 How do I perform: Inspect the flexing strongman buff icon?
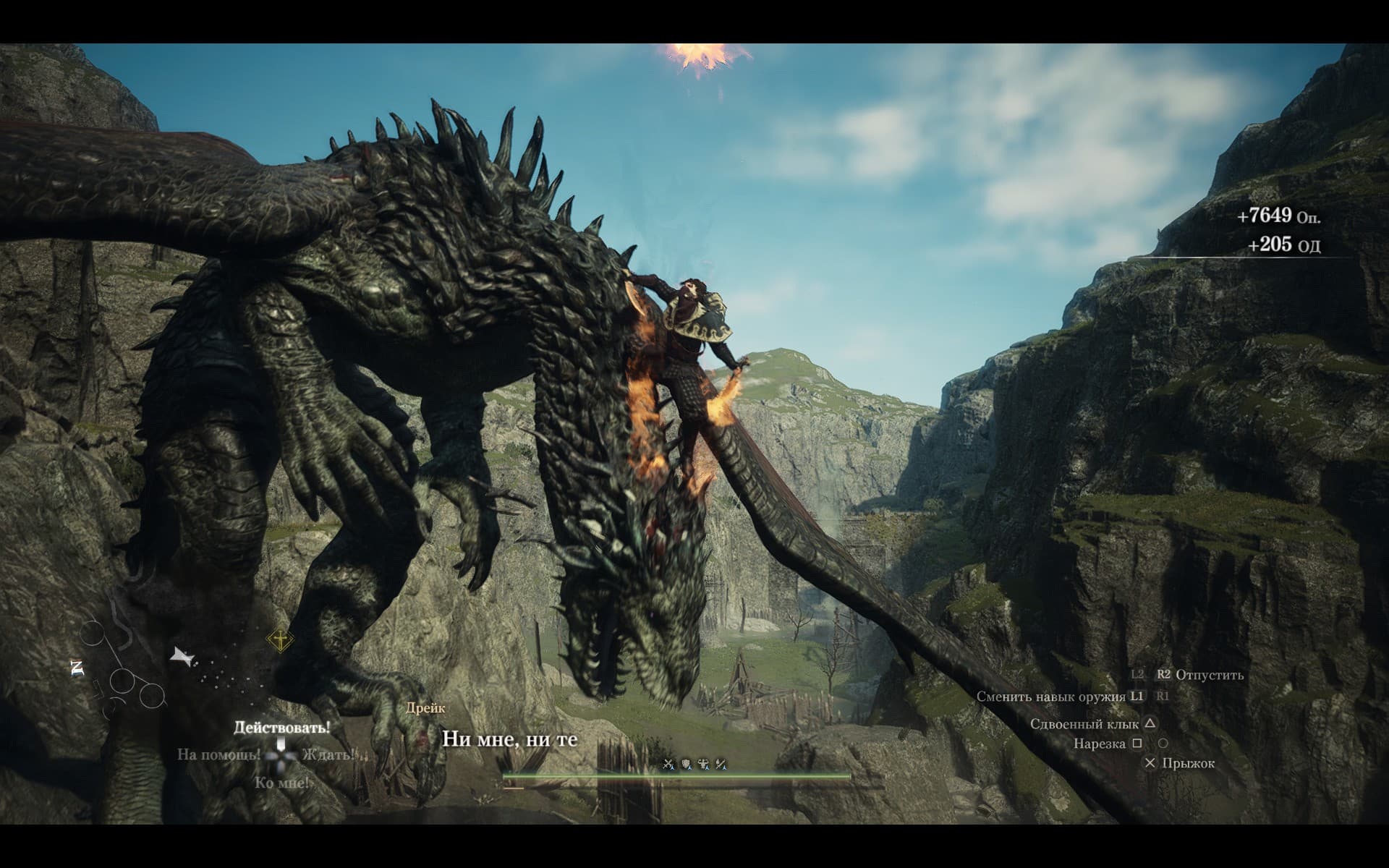pyautogui.click(x=703, y=764)
